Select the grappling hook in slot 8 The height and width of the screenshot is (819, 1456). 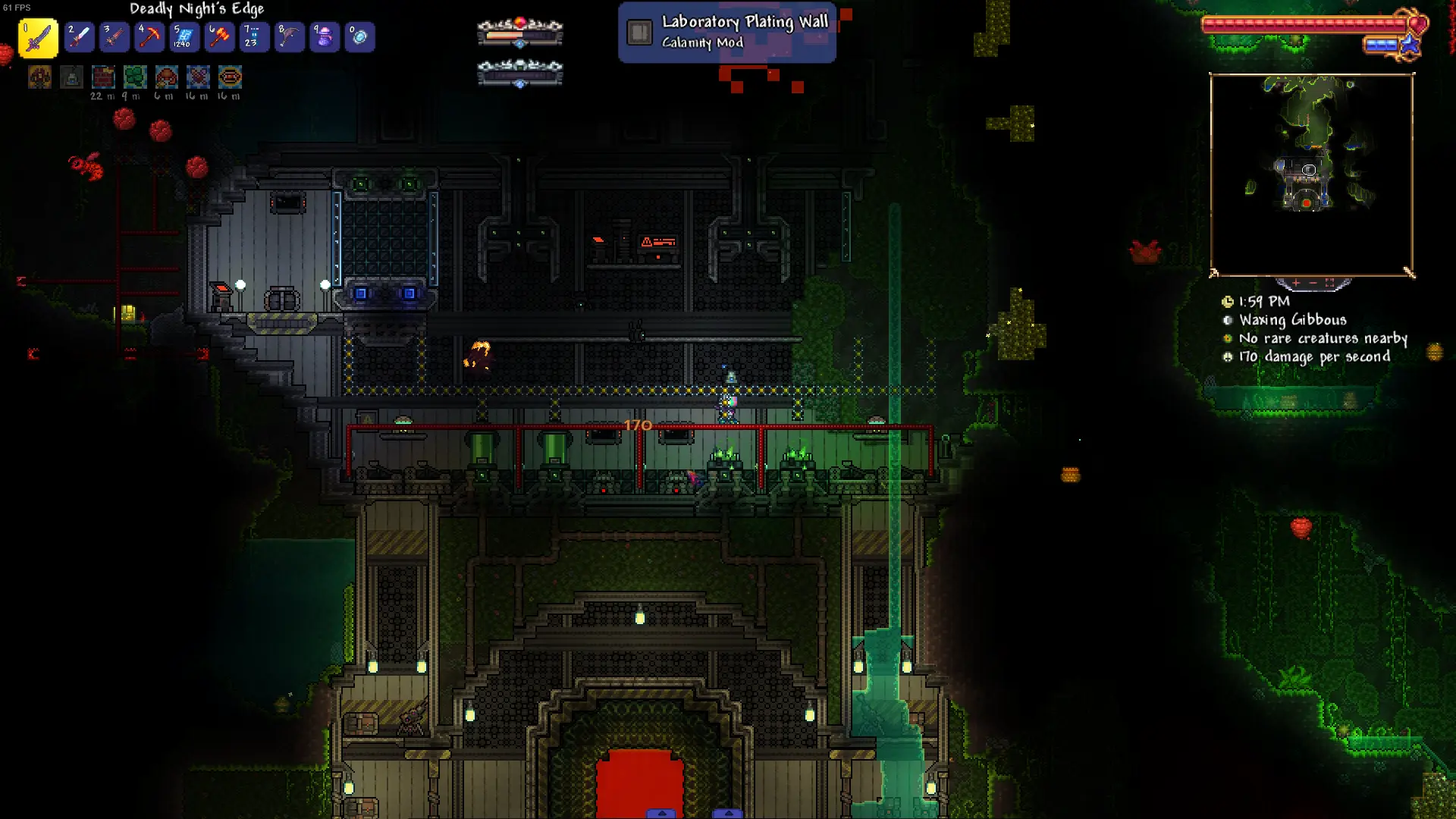point(290,37)
